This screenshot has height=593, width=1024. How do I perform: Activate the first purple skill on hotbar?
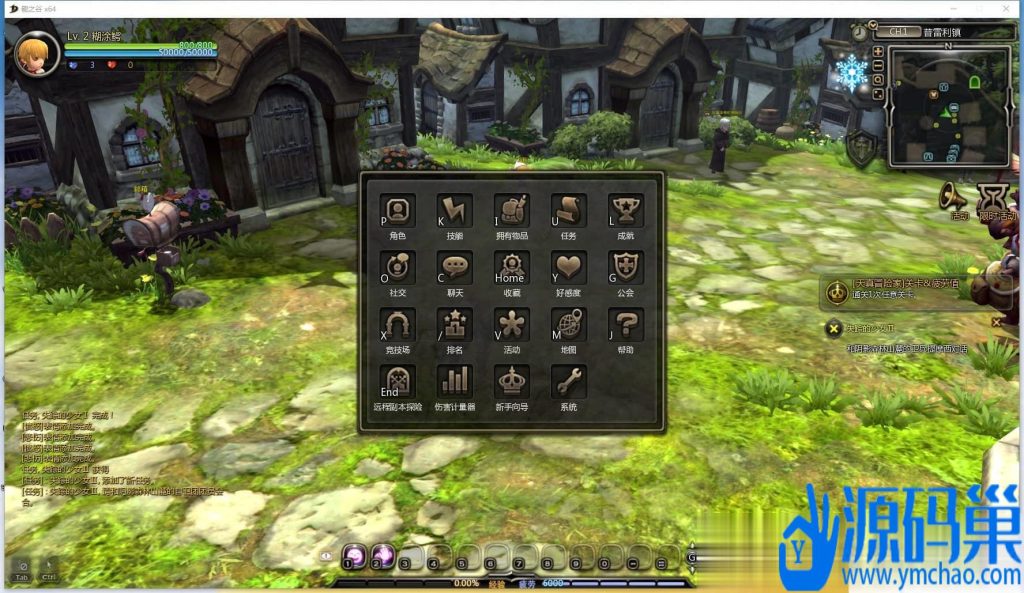click(x=353, y=556)
